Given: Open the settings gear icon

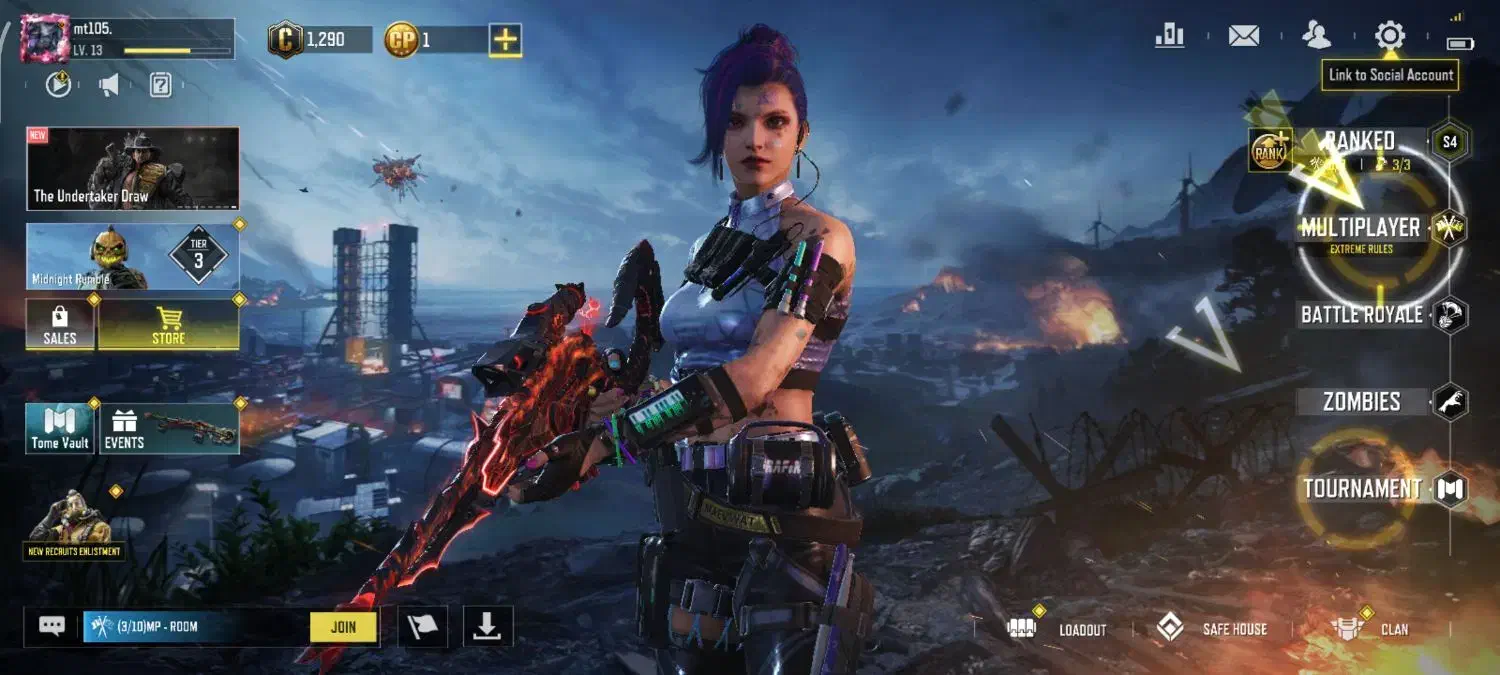Looking at the screenshot, I should [x=1389, y=36].
